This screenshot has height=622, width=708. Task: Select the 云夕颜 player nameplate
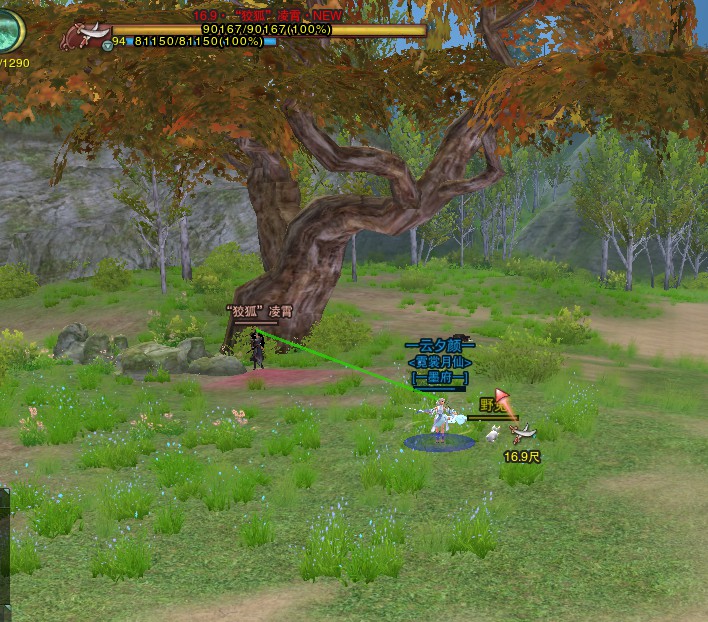point(440,345)
